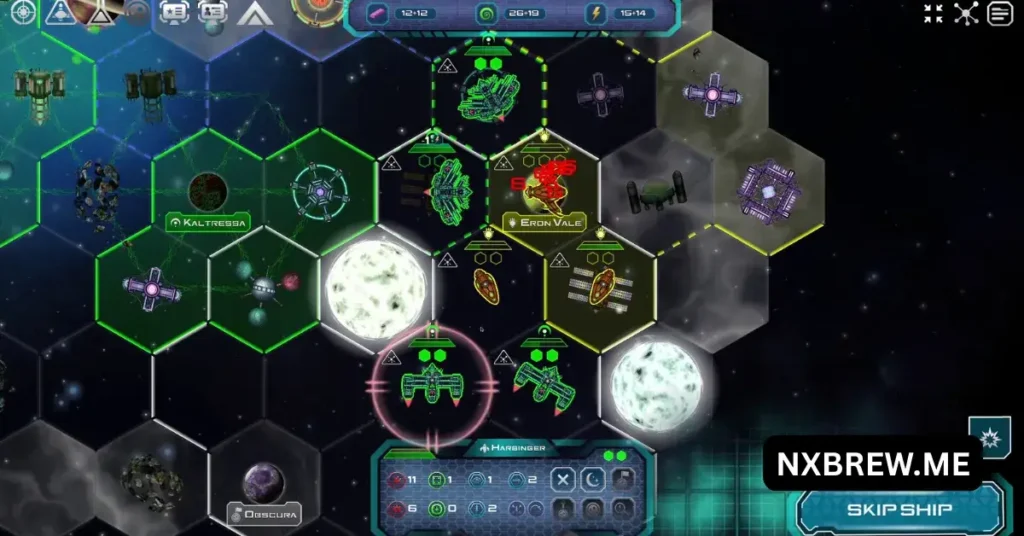Open the star card panel icon
The width and height of the screenshot is (1024, 536).
(x=174, y=12)
